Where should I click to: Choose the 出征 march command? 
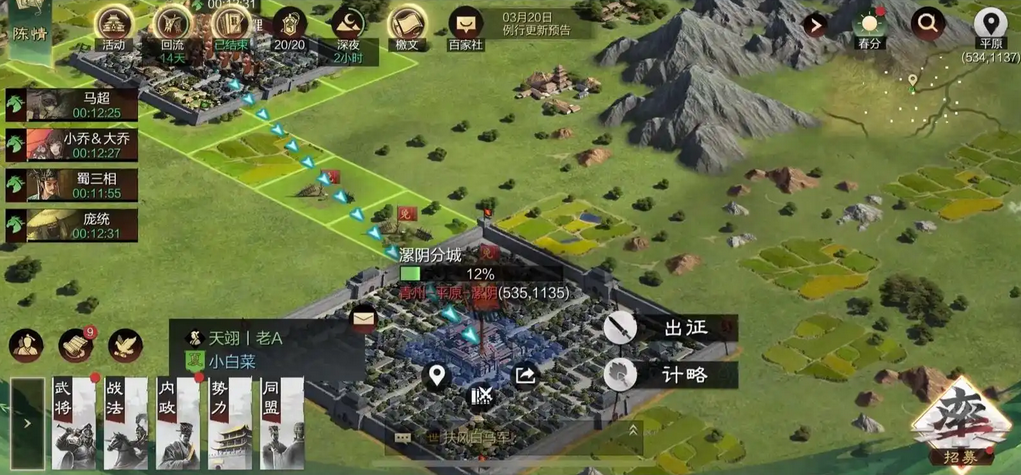(665, 328)
